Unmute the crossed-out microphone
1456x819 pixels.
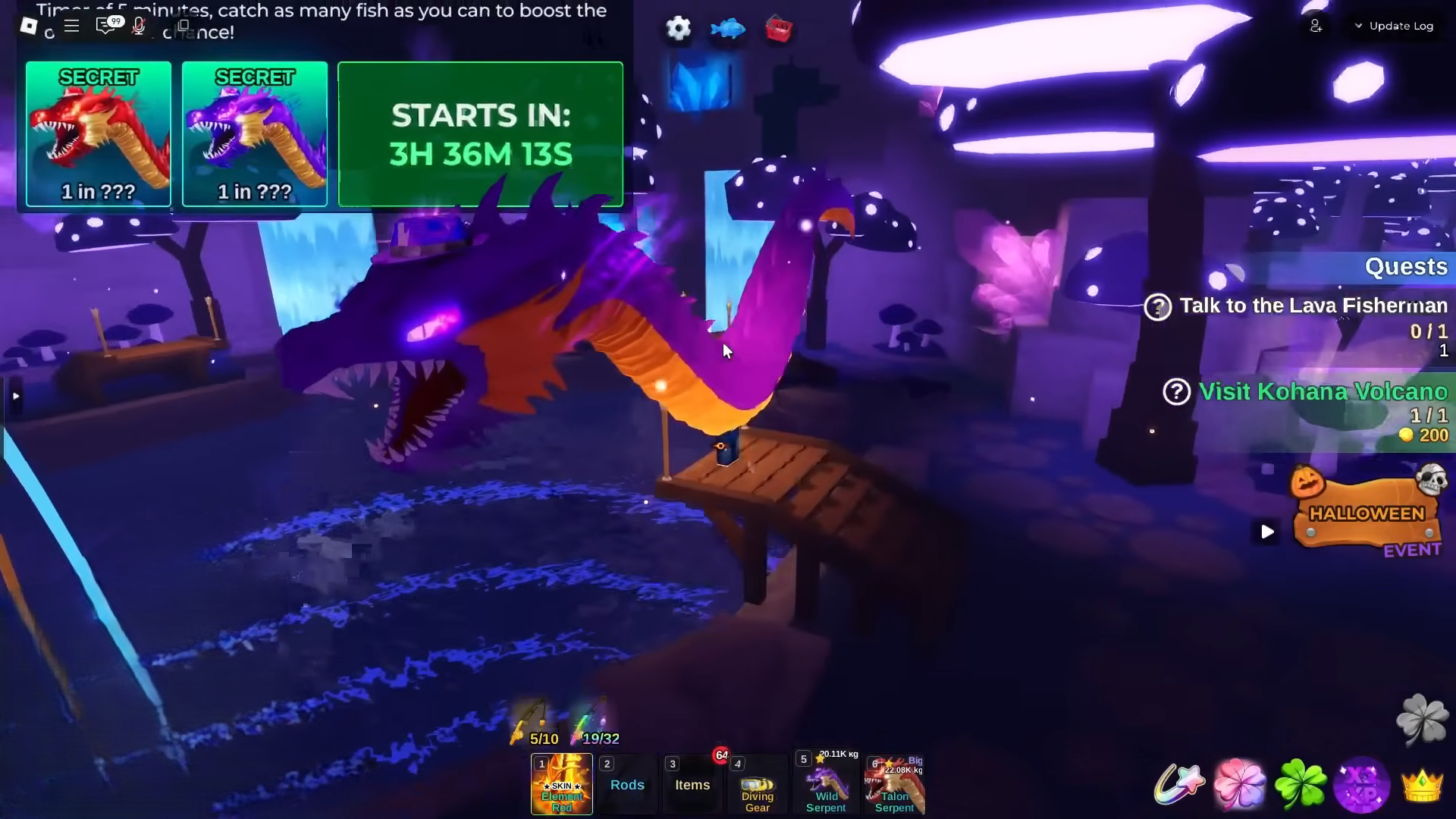(138, 25)
